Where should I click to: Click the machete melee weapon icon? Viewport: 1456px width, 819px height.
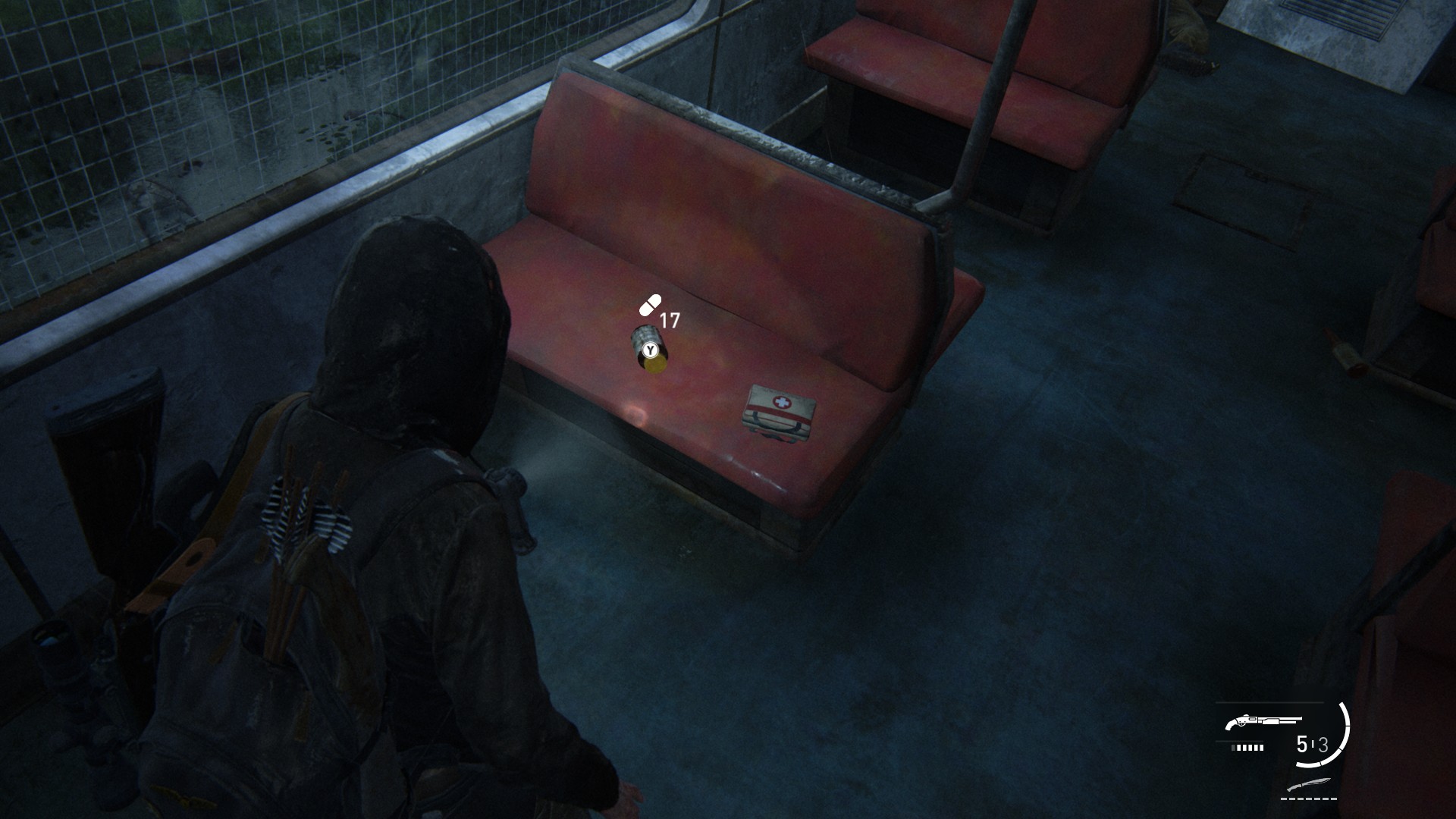pos(1309,785)
